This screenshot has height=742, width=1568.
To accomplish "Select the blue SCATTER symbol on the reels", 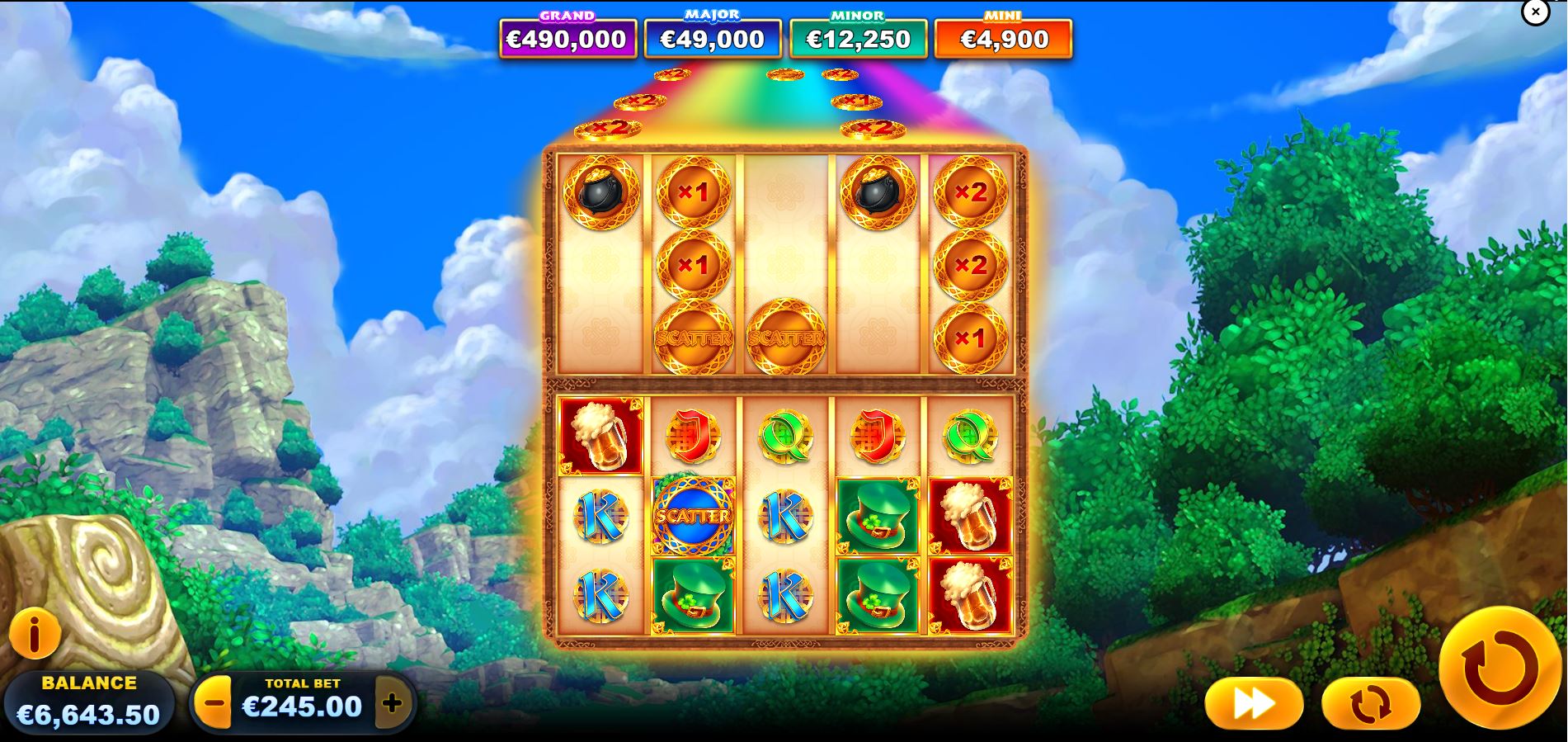I will pyautogui.click(x=693, y=516).
